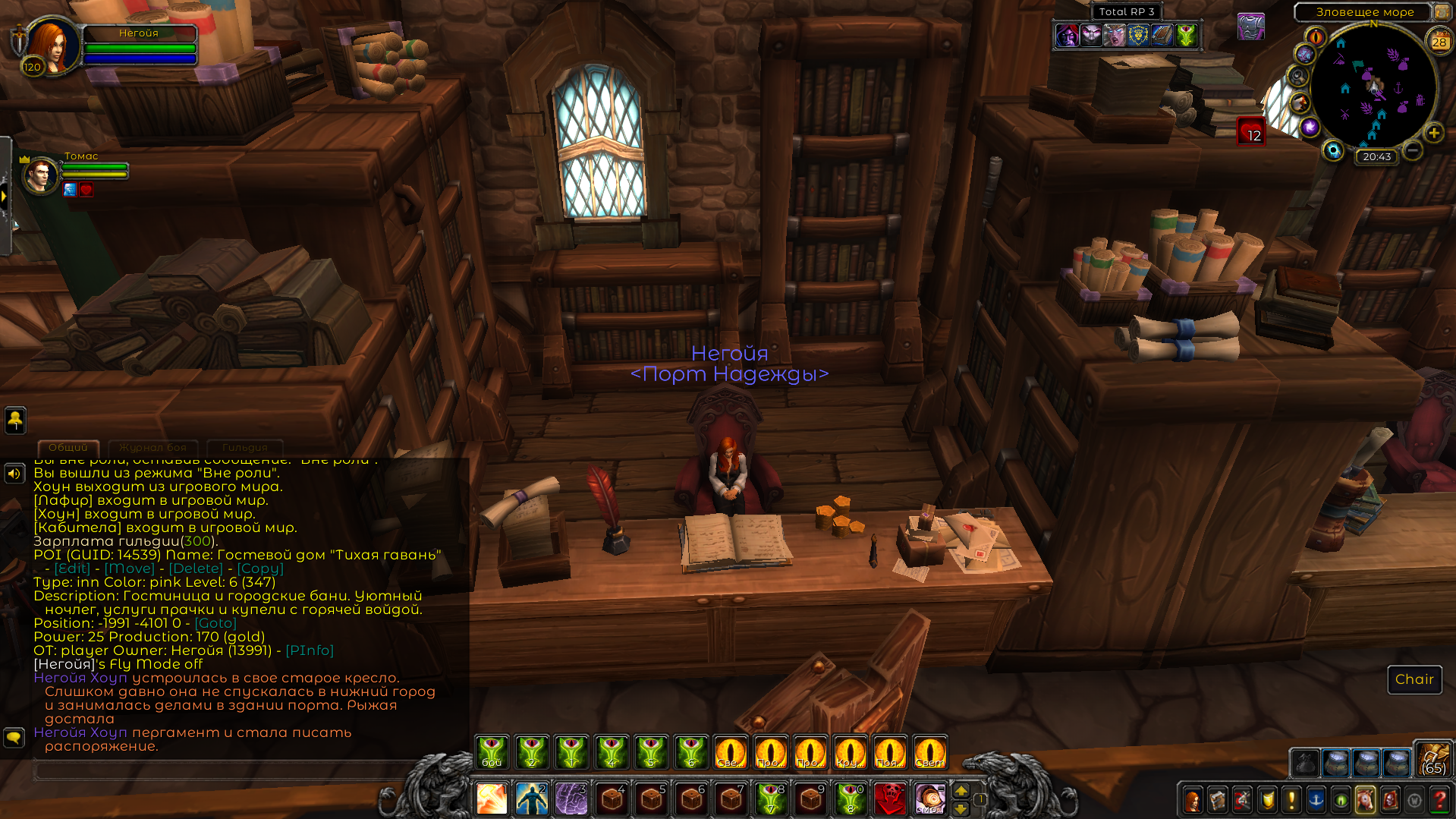Zoom out the minimap with minus button
The height and width of the screenshot is (819, 1456).
[x=1412, y=150]
